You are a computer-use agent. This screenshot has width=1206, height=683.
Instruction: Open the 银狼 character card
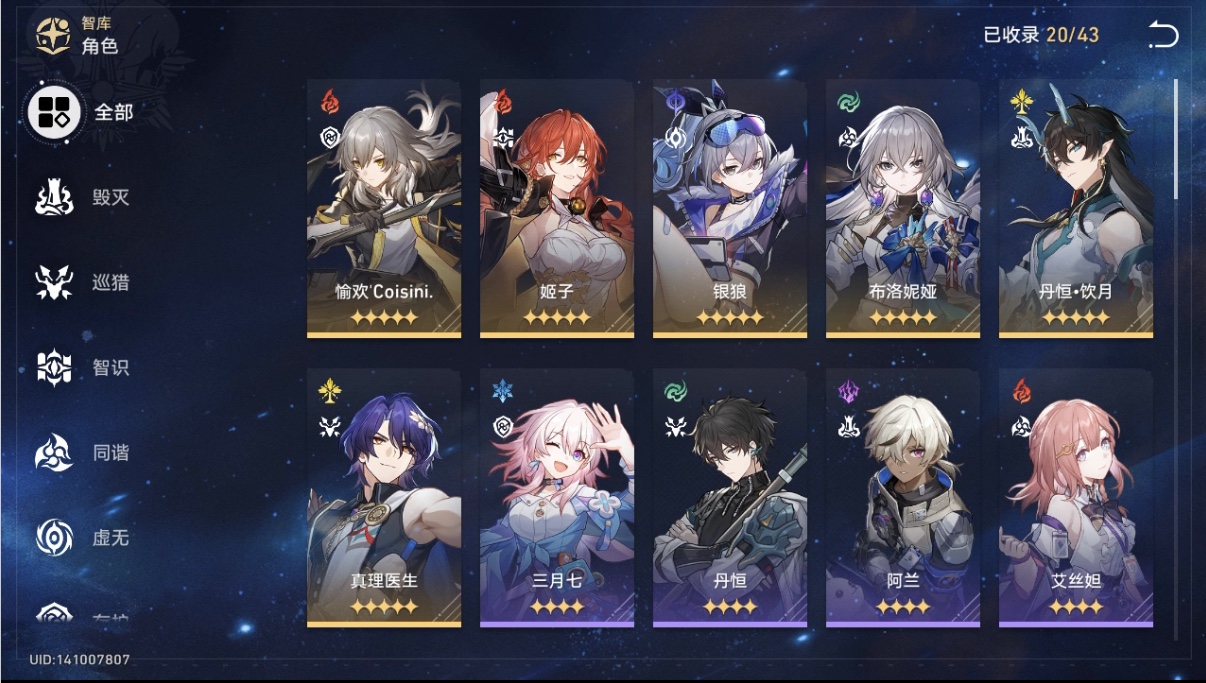[x=730, y=208]
